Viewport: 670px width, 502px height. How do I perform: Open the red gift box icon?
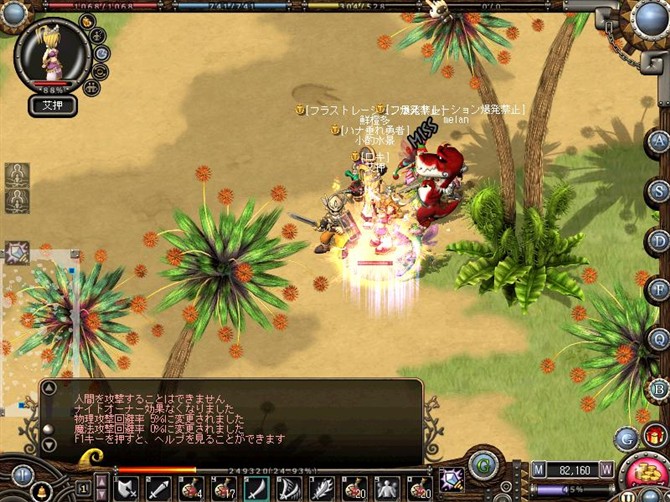[x=656, y=435]
